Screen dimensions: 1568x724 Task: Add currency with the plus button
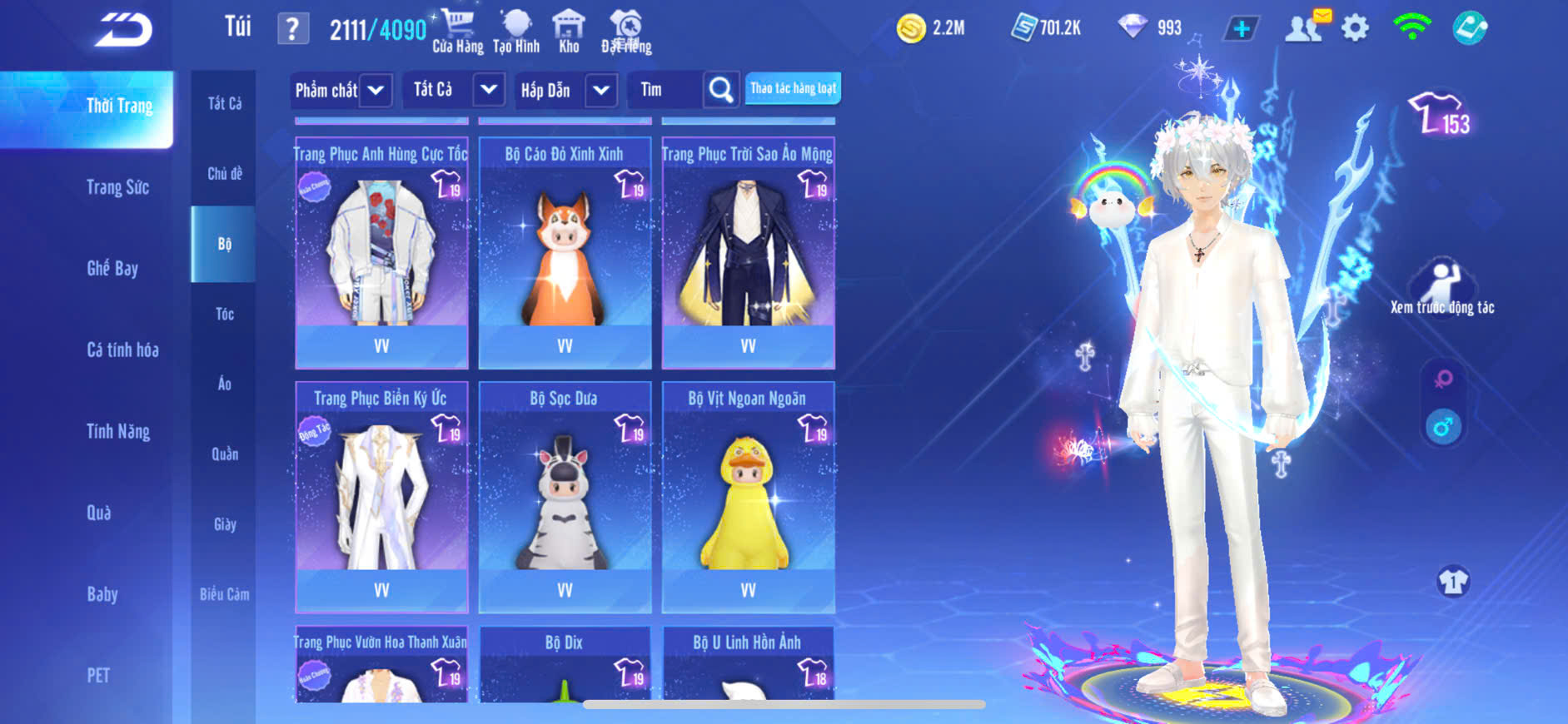[x=1241, y=28]
